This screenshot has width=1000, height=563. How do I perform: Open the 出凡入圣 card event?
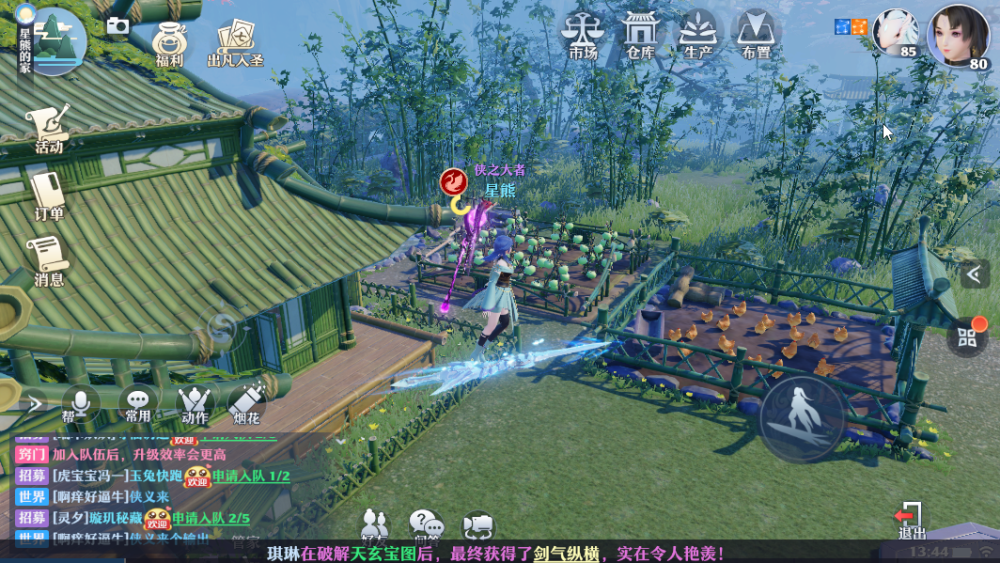click(x=235, y=43)
